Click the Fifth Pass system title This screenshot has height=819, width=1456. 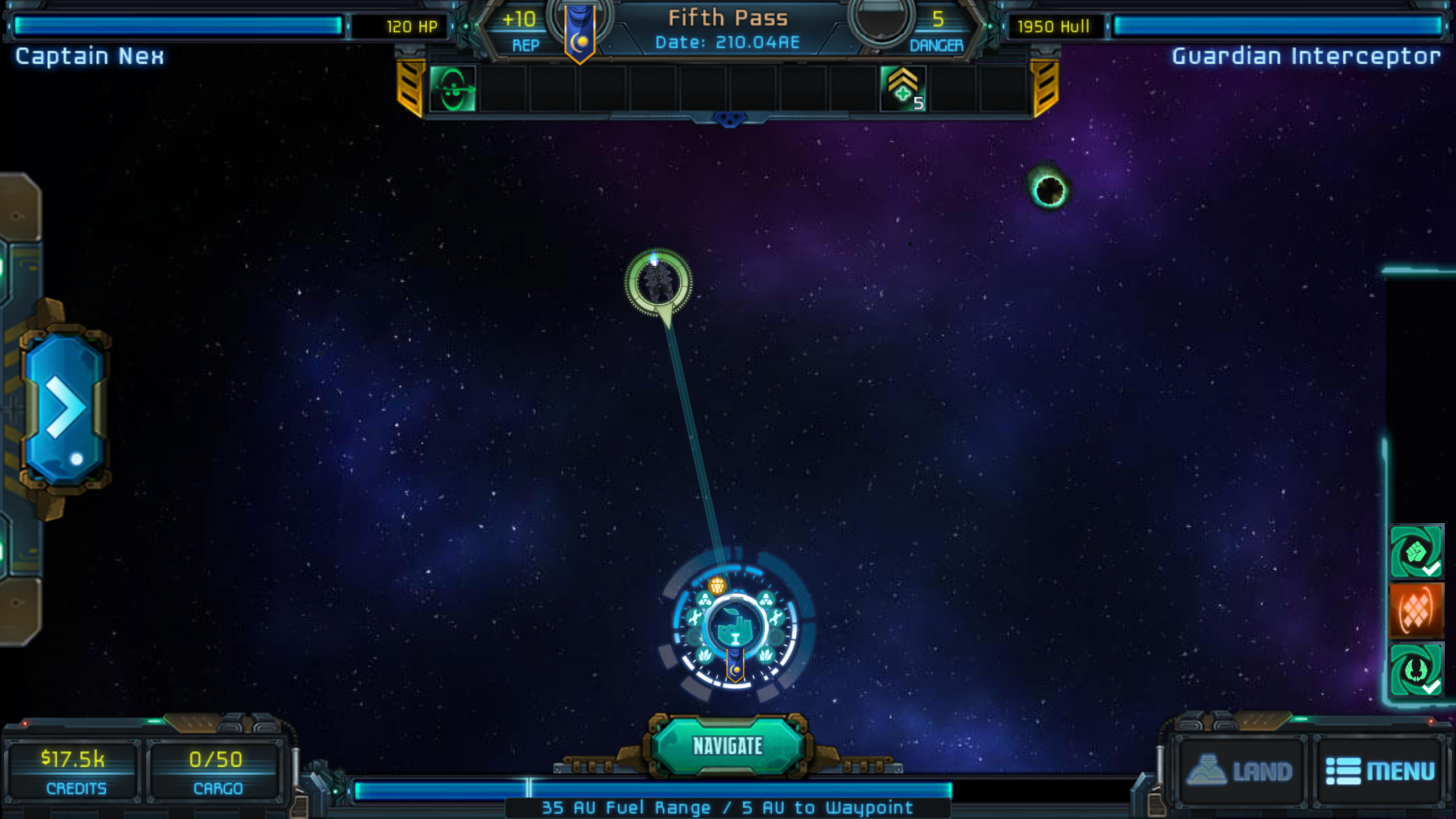(x=728, y=18)
